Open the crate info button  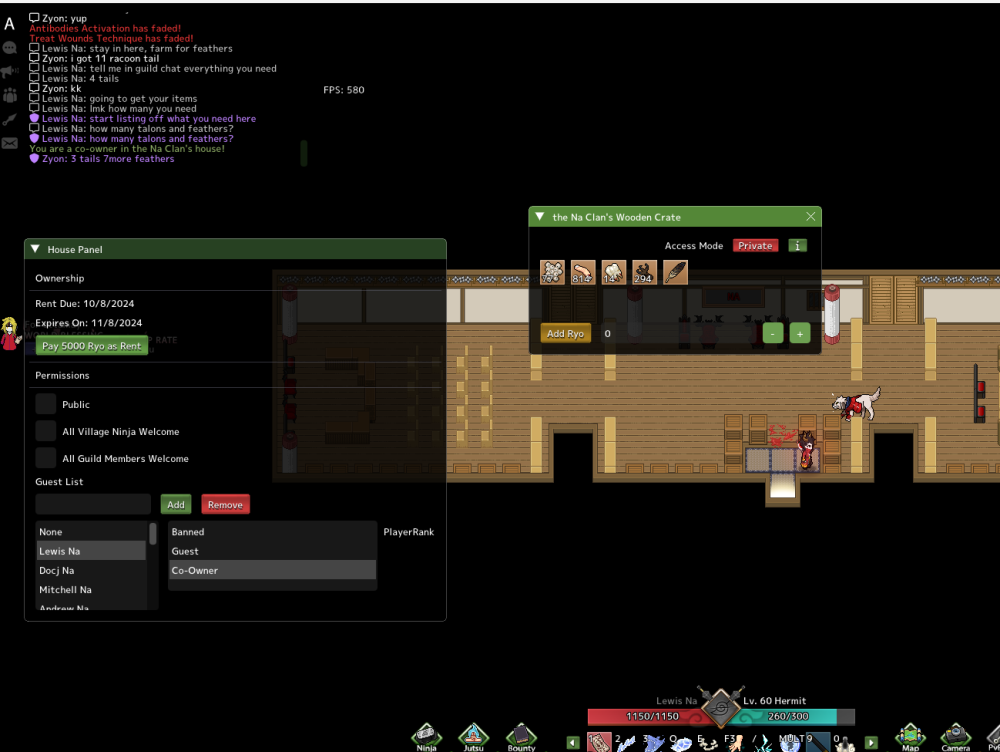[x=797, y=245]
